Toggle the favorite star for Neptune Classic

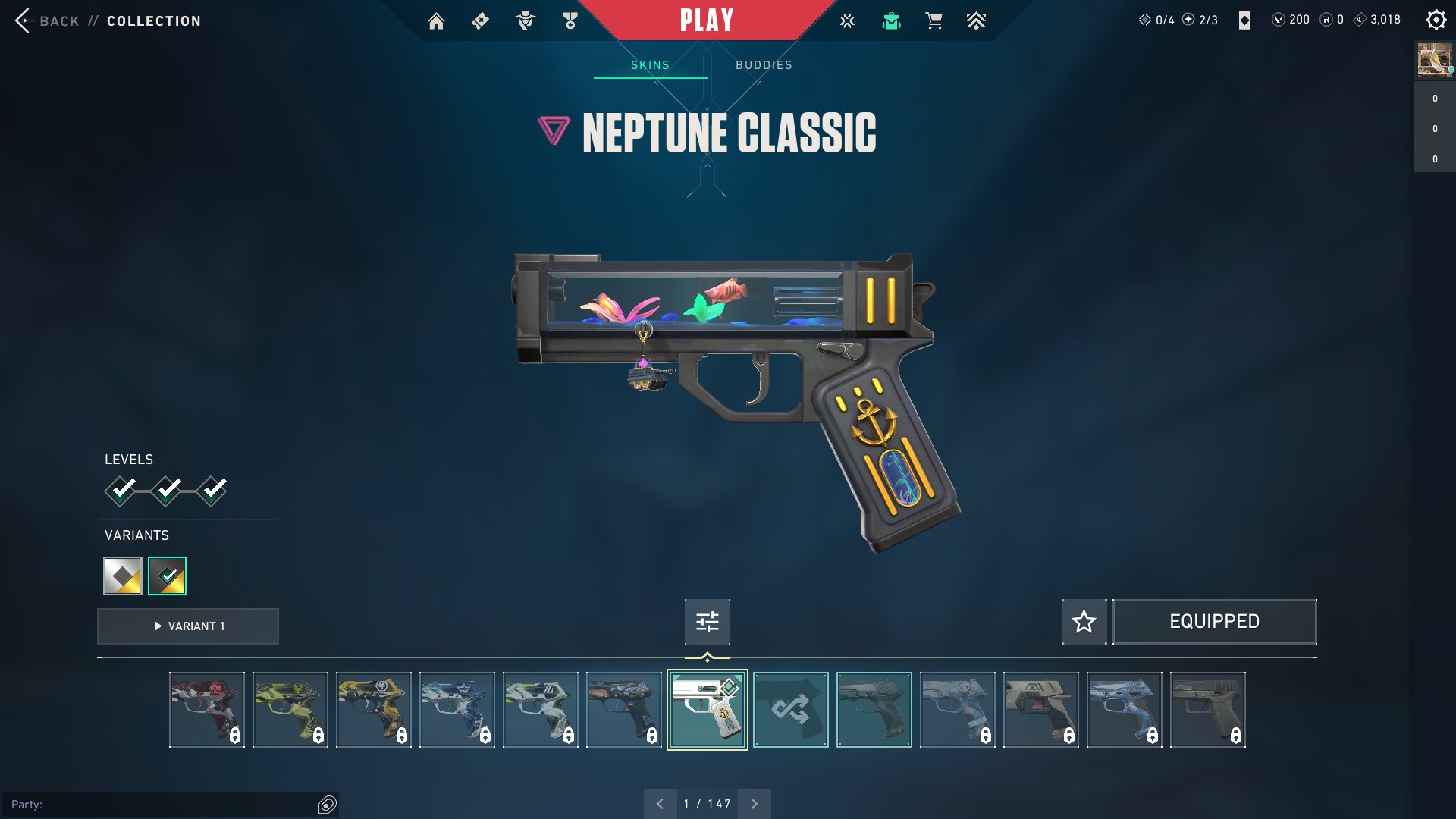point(1084,621)
